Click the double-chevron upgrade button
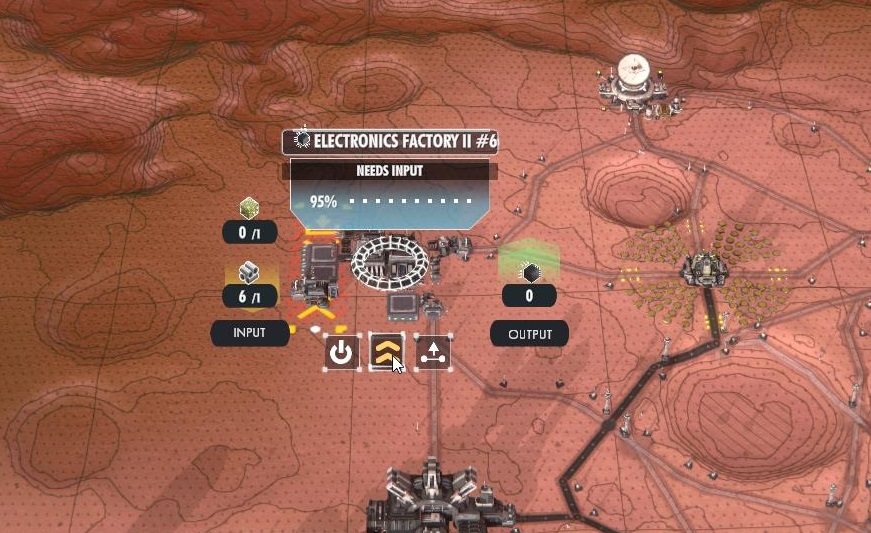Image resolution: width=871 pixels, height=533 pixels. point(387,352)
